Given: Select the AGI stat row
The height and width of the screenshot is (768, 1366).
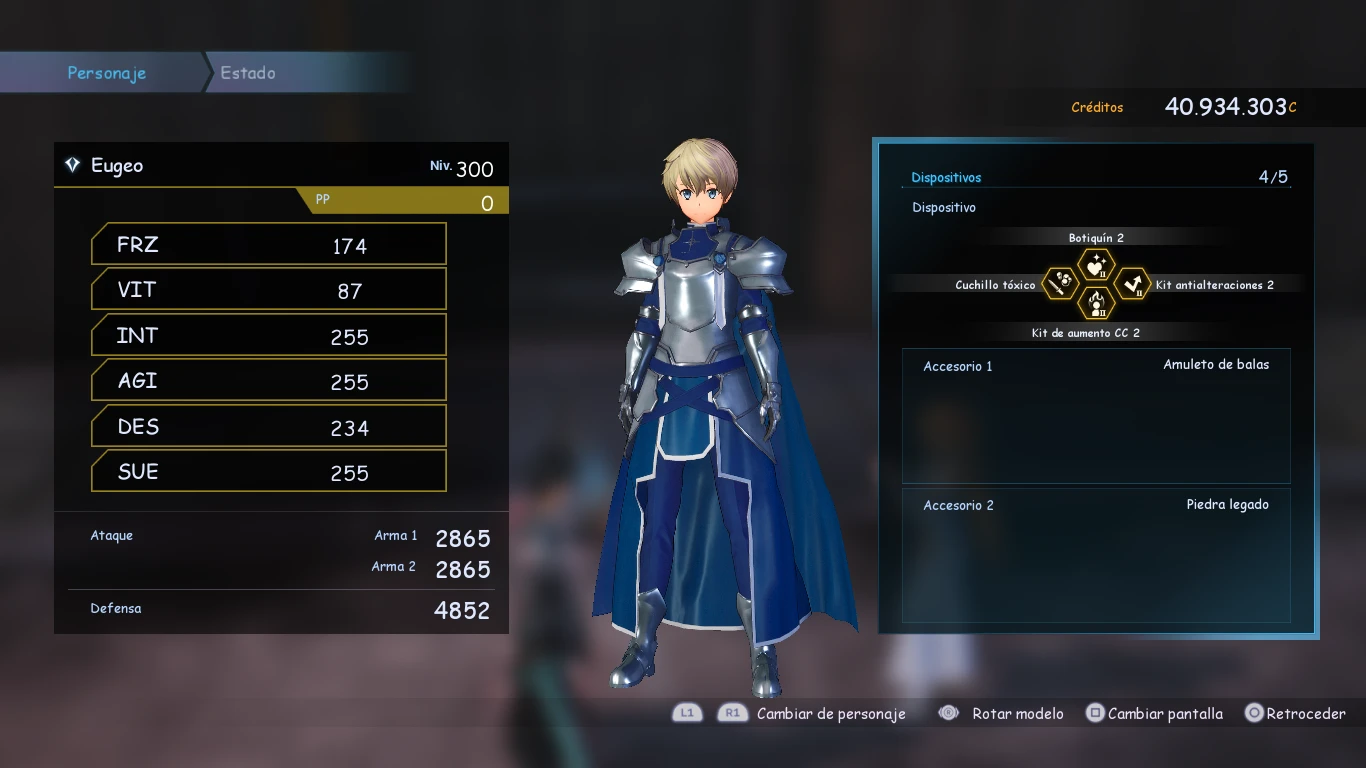Looking at the screenshot, I should coord(268,381).
